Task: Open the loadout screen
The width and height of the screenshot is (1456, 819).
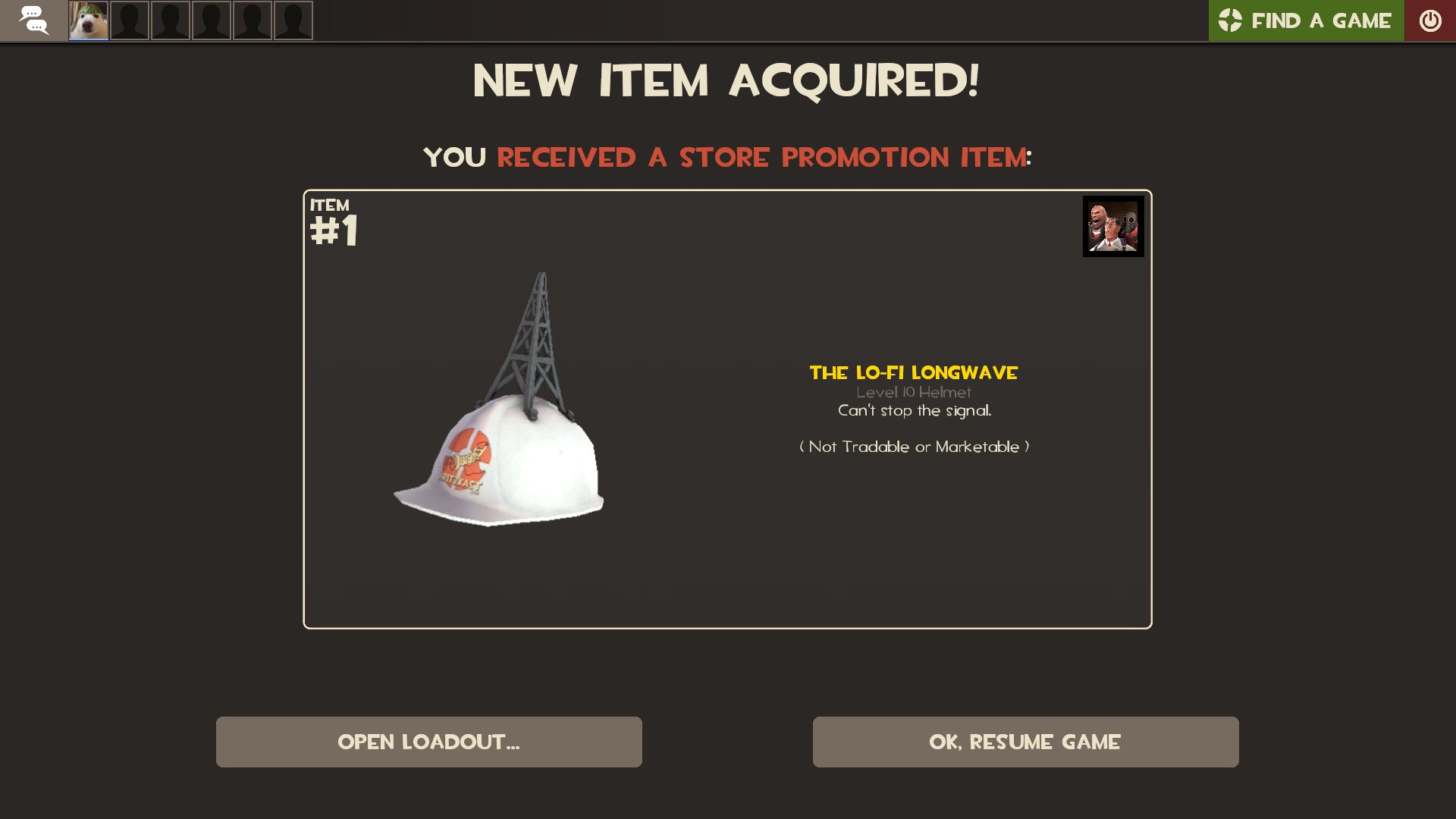Action: click(428, 742)
